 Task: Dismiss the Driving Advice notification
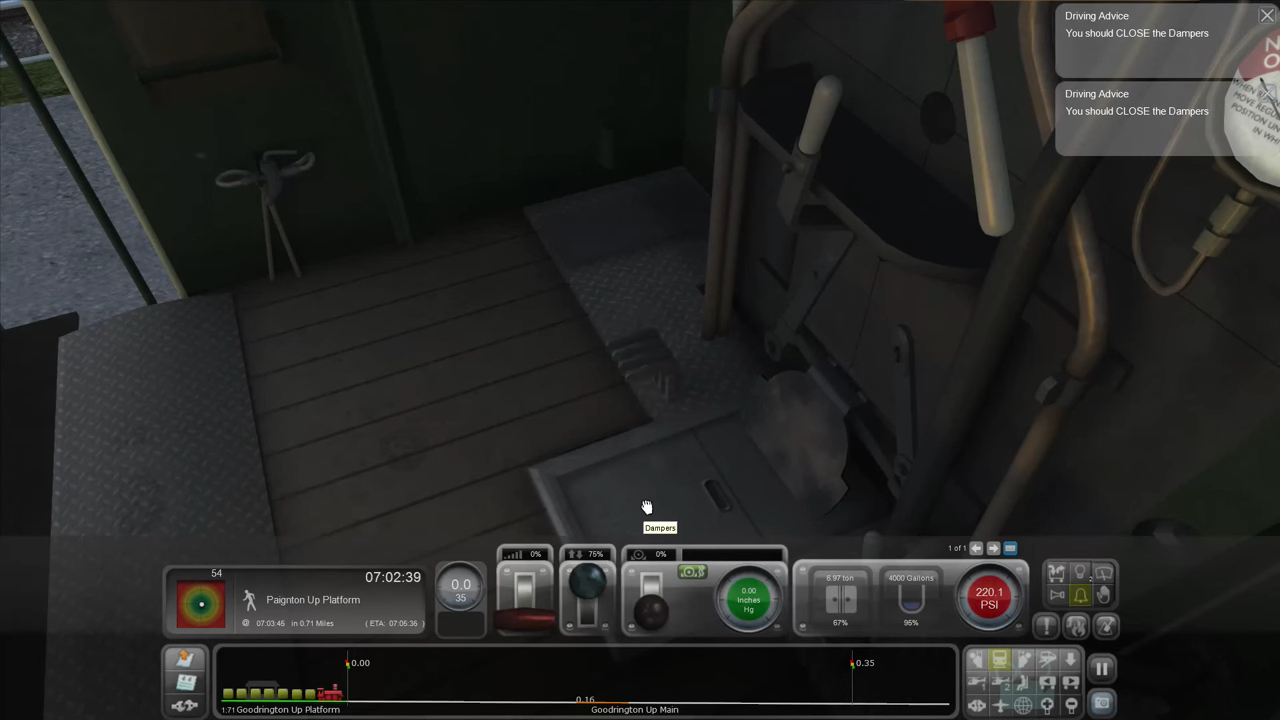point(1267,15)
